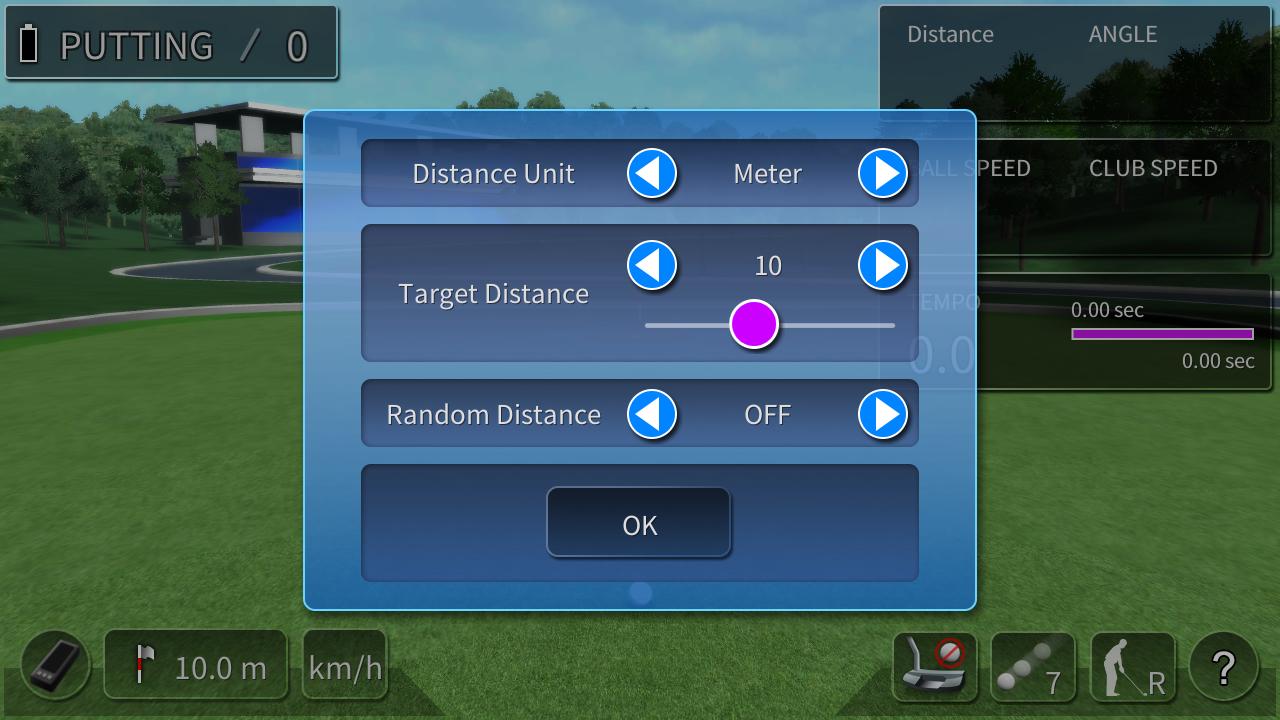Click the right arrow beside Meter unit

click(883, 173)
